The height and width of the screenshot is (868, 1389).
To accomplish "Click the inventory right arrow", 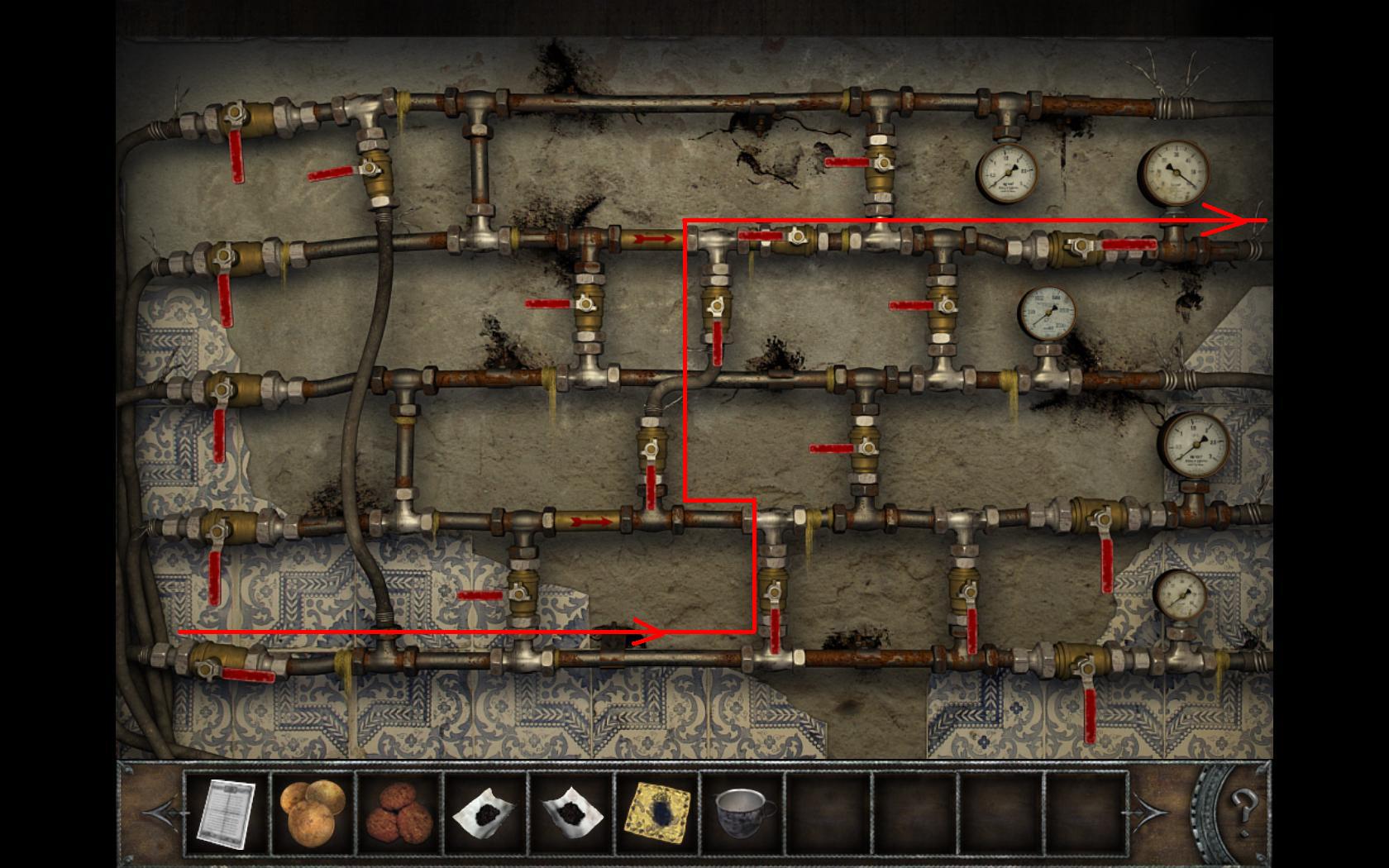I will (x=1153, y=813).
